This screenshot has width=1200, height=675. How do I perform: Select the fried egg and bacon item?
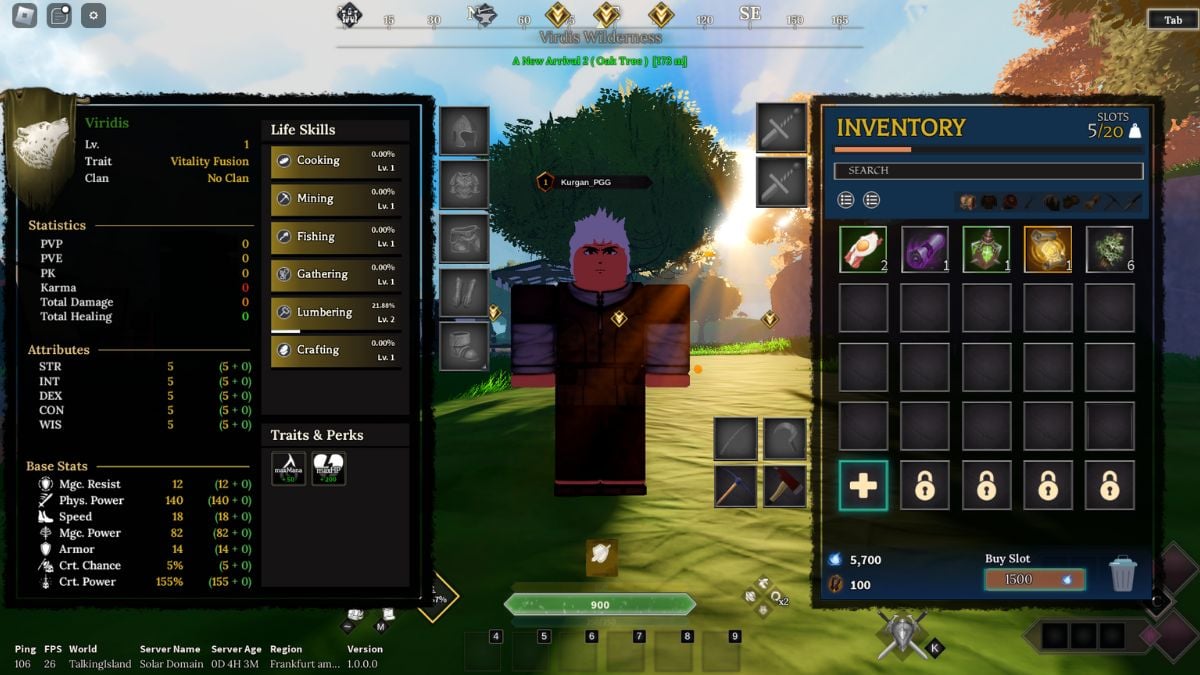(863, 250)
